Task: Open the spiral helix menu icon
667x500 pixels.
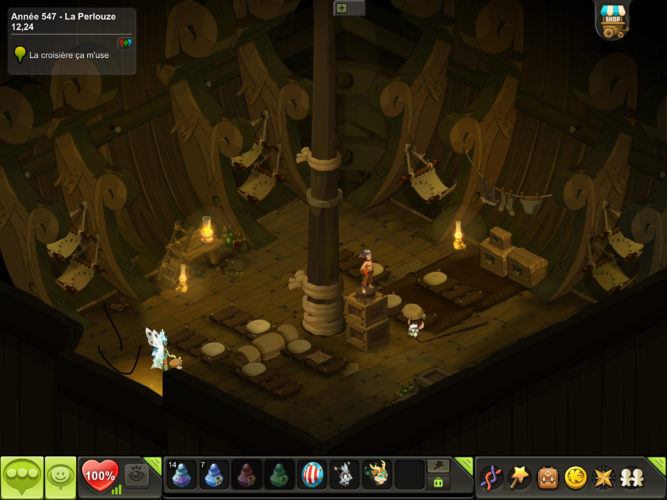Action: (492, 477)
